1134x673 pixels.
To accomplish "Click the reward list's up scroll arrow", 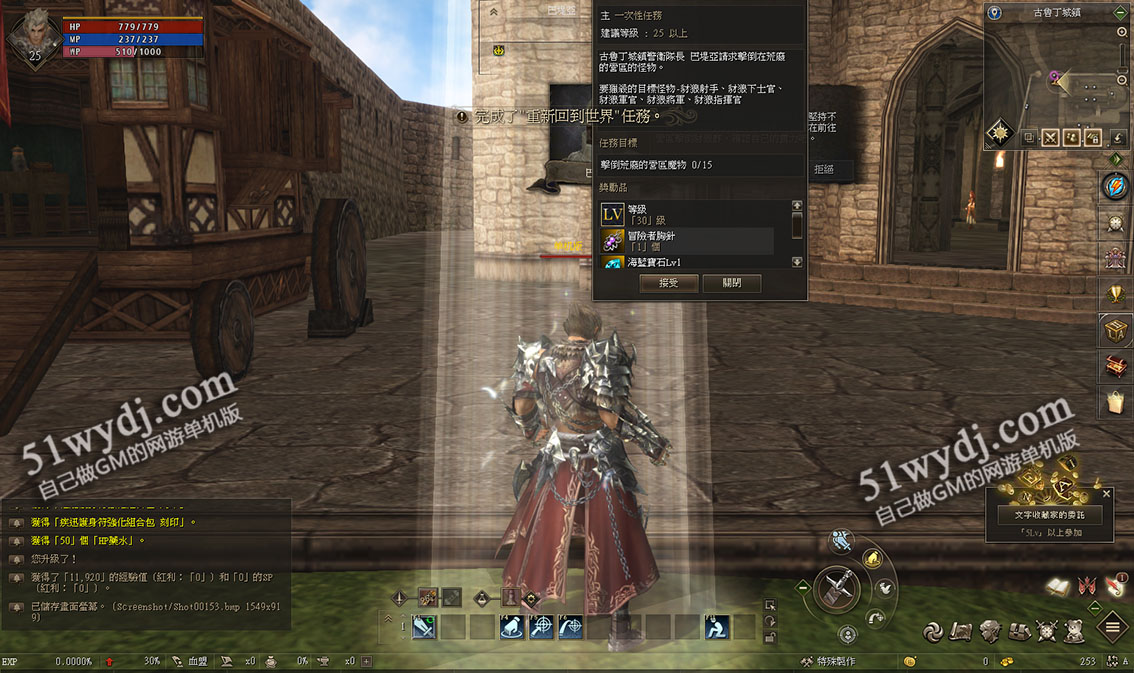I will [x=797, y=206].
